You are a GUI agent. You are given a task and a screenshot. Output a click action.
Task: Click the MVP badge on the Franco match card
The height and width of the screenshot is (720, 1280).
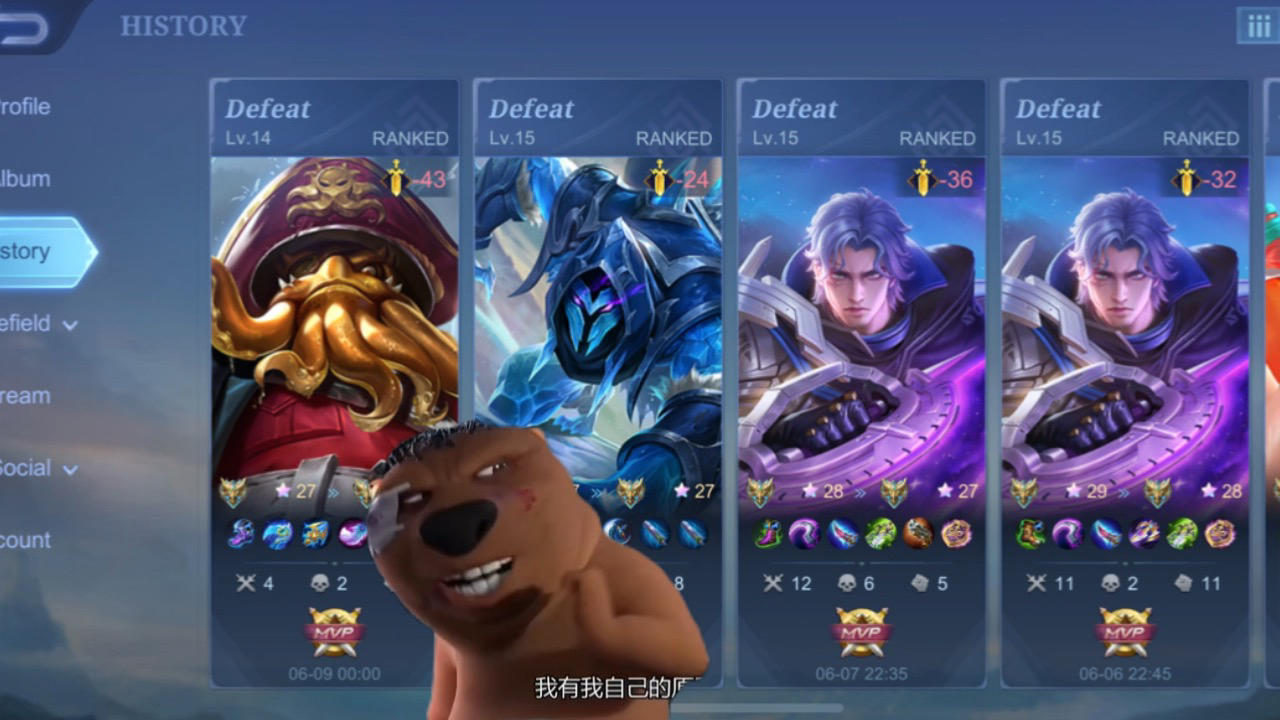tap(335, 632)
